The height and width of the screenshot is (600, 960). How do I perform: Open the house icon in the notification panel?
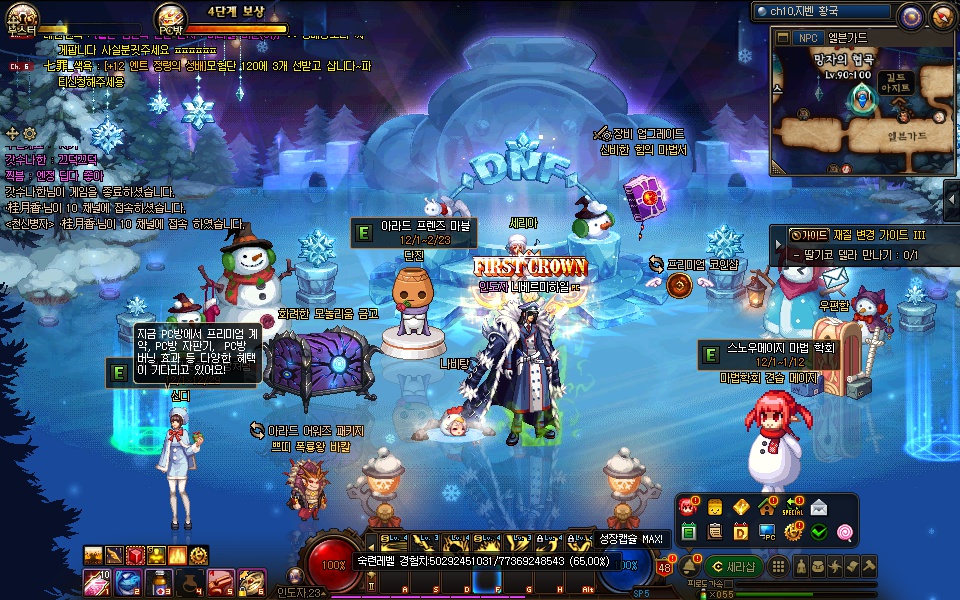[767, 507]
